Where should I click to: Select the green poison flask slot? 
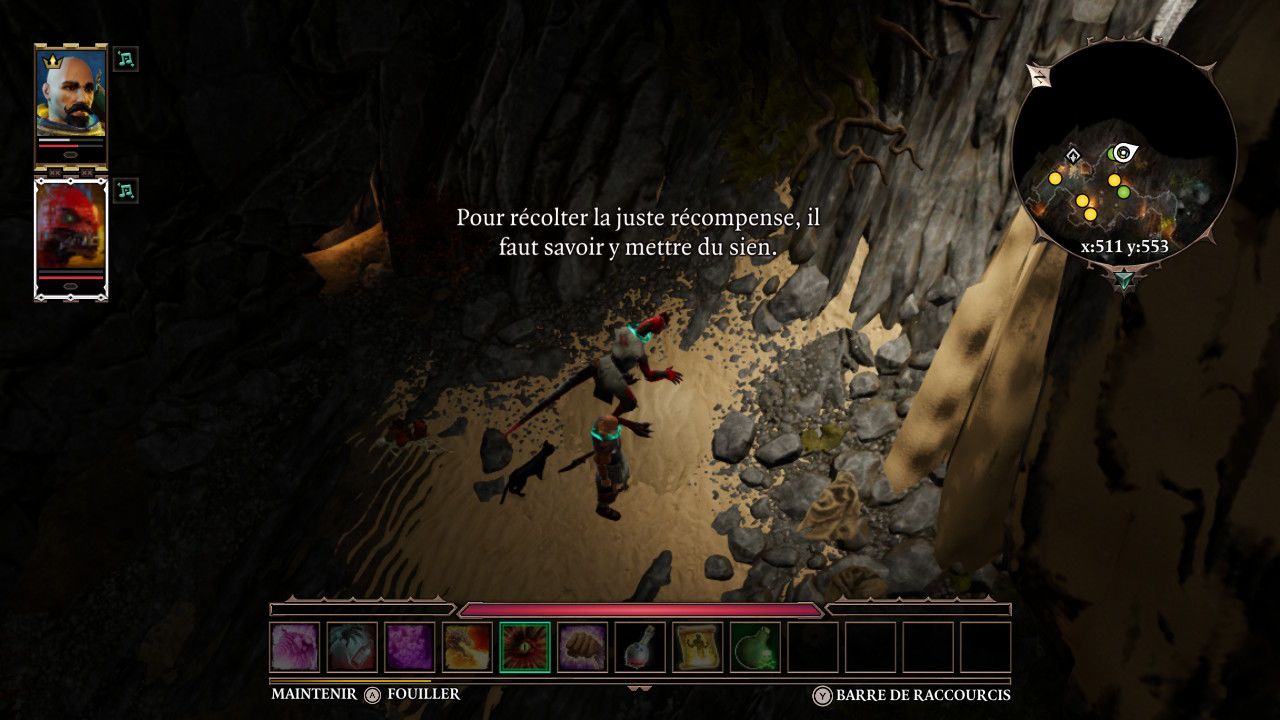click(x=756, y=647)
